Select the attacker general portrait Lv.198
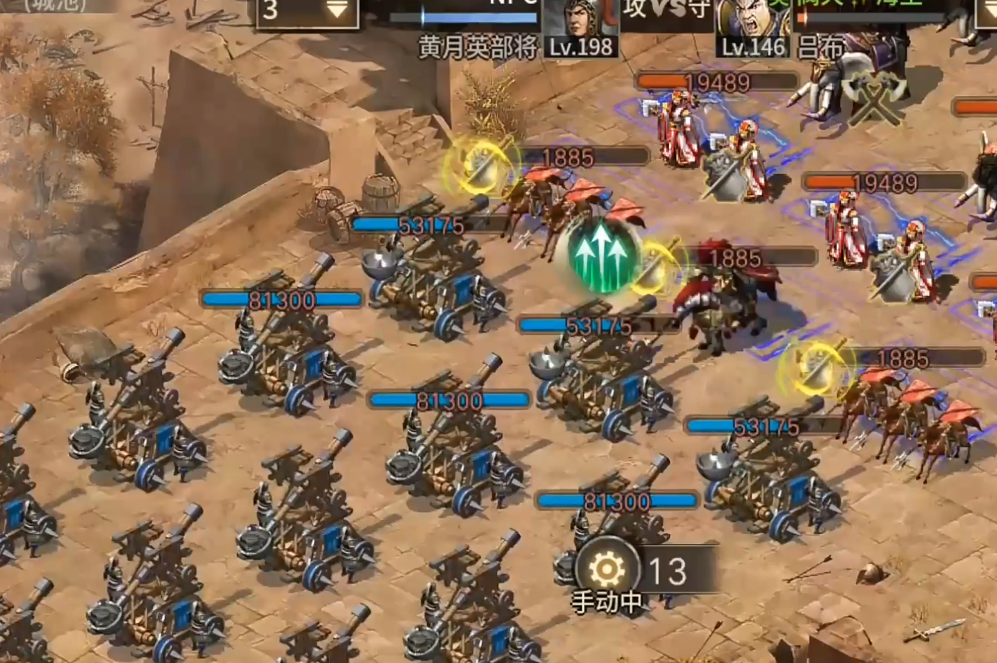The width and height of the screenshot is (997, 663). (581, 24)
